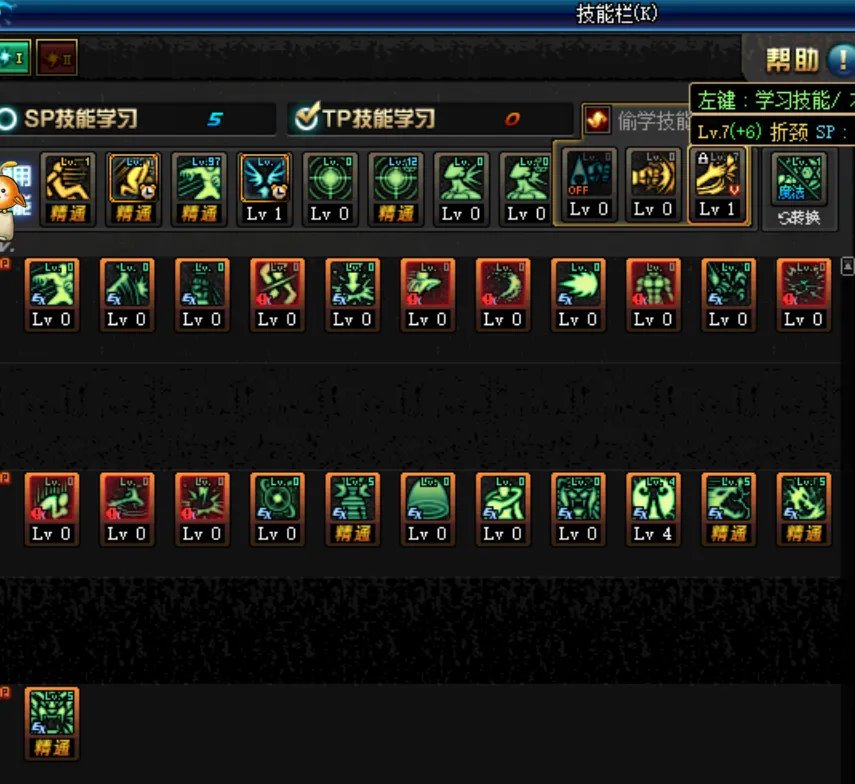Select the crosshair skill marked 精通 (Lv.12)

395,188
